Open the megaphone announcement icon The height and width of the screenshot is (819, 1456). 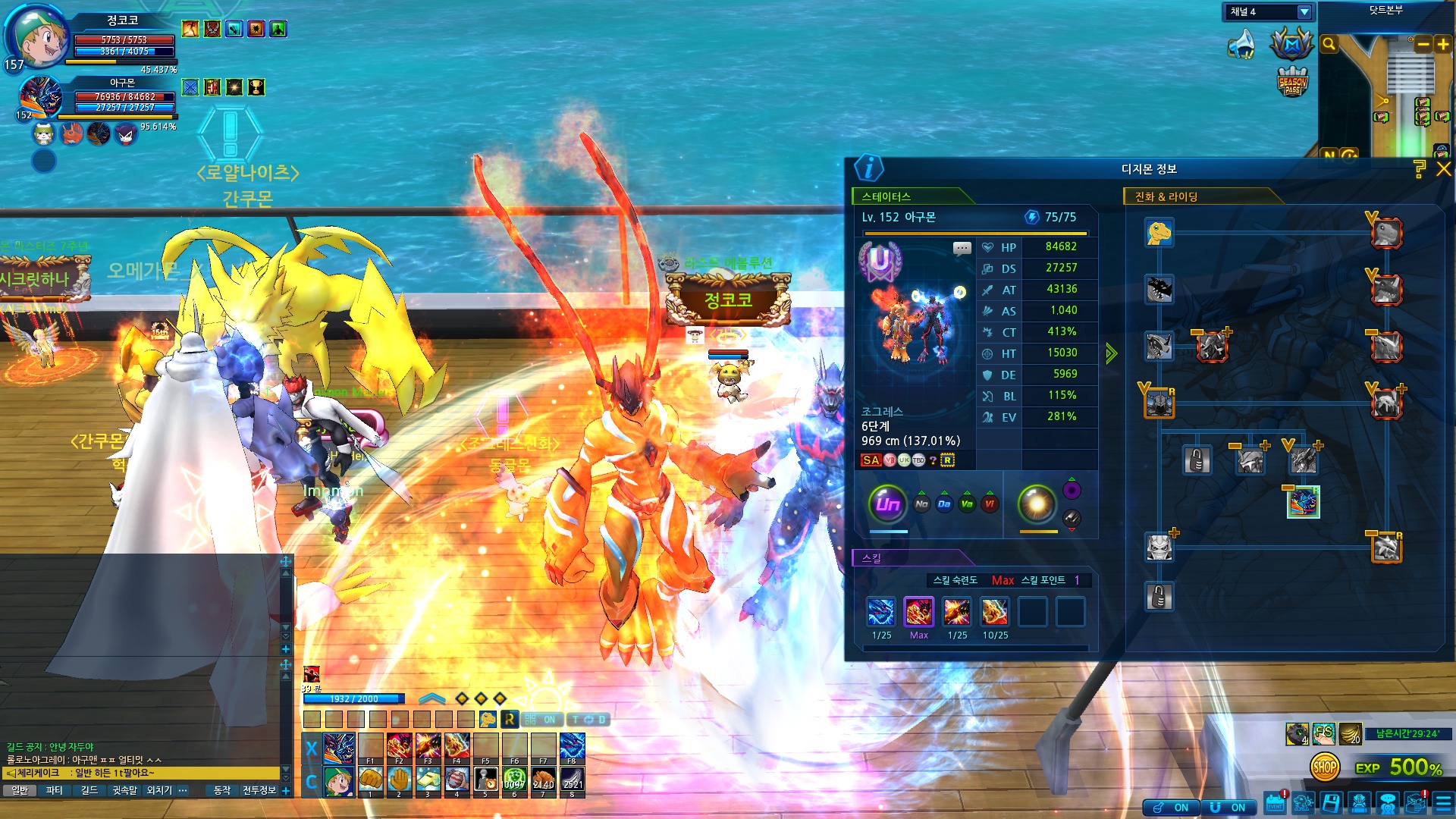(1241, 45)
